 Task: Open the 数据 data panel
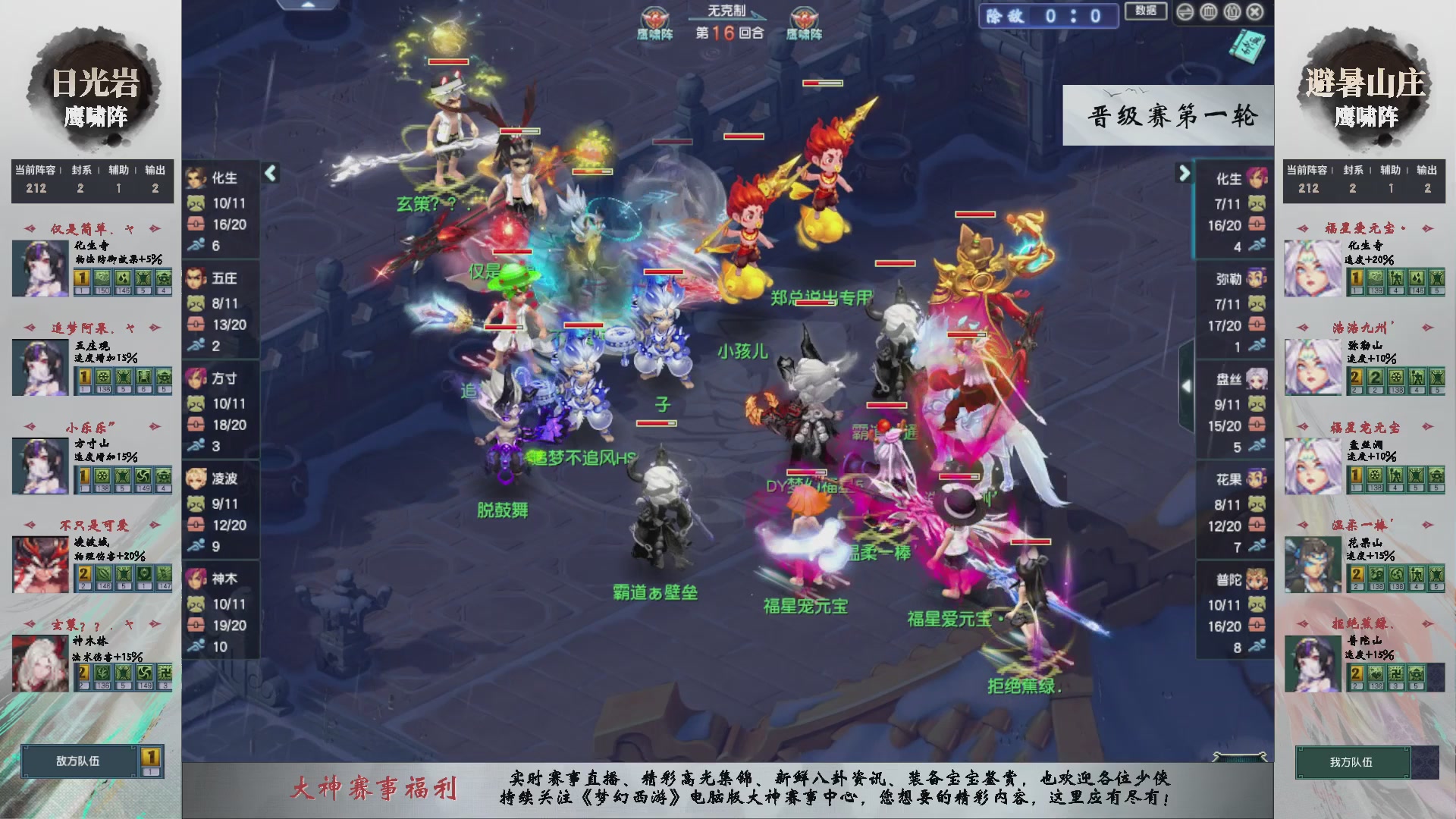pos(1146,12)
